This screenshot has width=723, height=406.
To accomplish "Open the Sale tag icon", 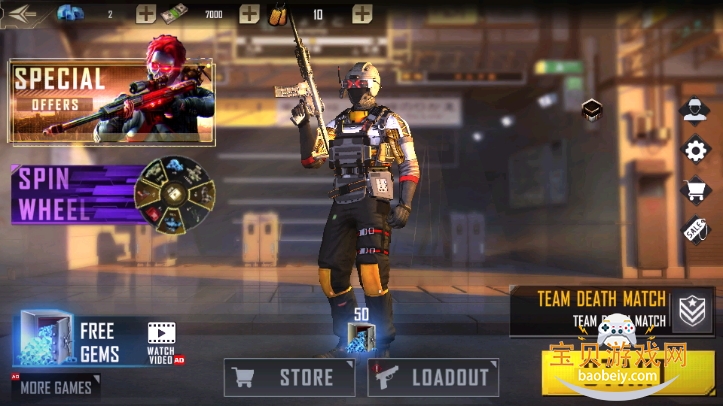I will [x=695, y=229].
